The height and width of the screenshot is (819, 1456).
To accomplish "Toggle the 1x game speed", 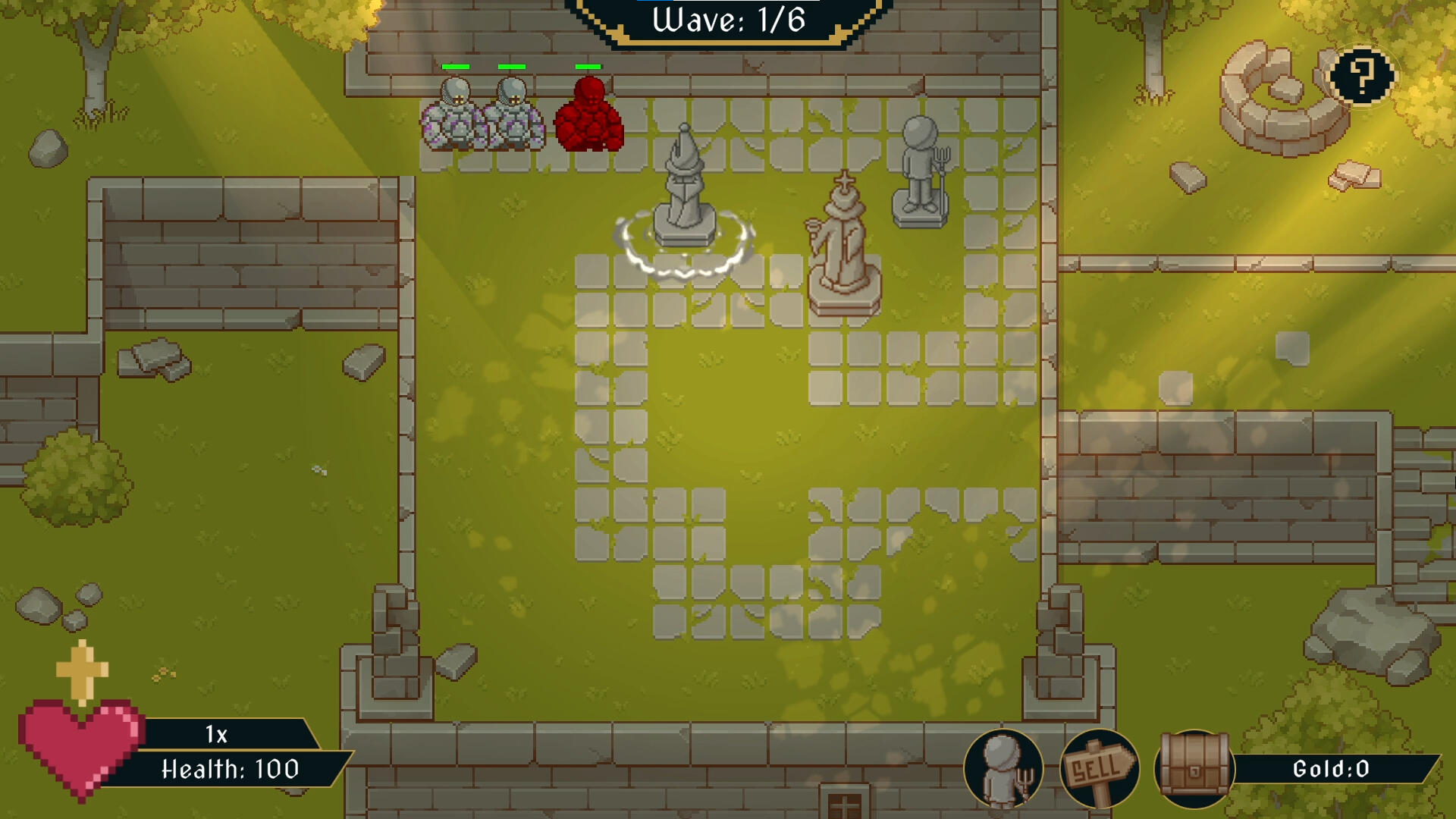I will coord(217,734).
